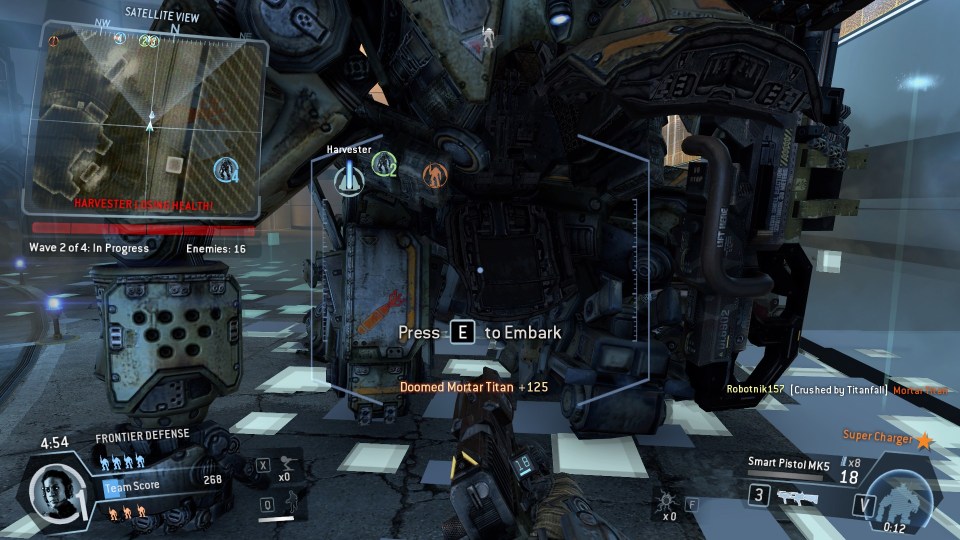
Task: Use the spiky ordnance grenade icon
Action: [x=664, y=498]
